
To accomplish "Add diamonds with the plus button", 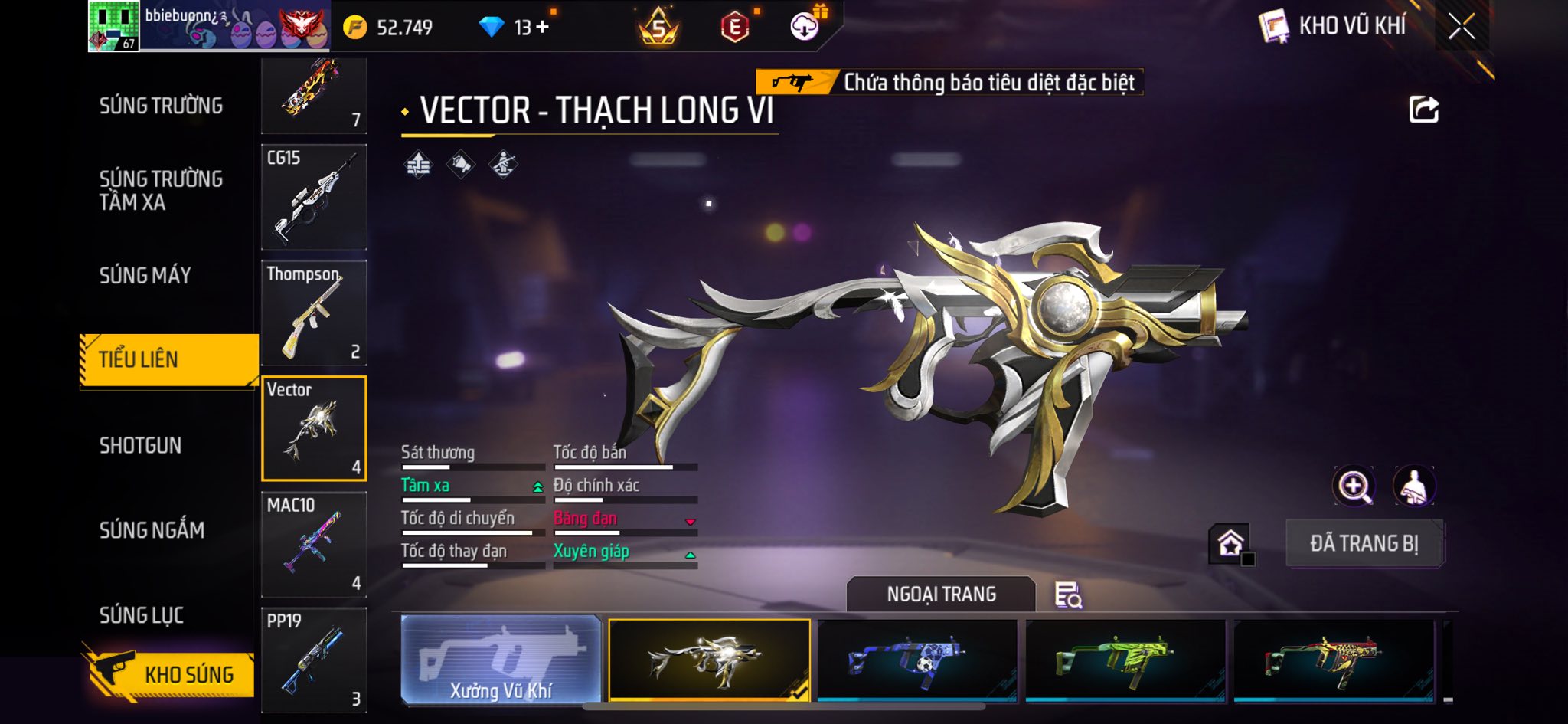I will pyautogui.click(x=543, y=28).
